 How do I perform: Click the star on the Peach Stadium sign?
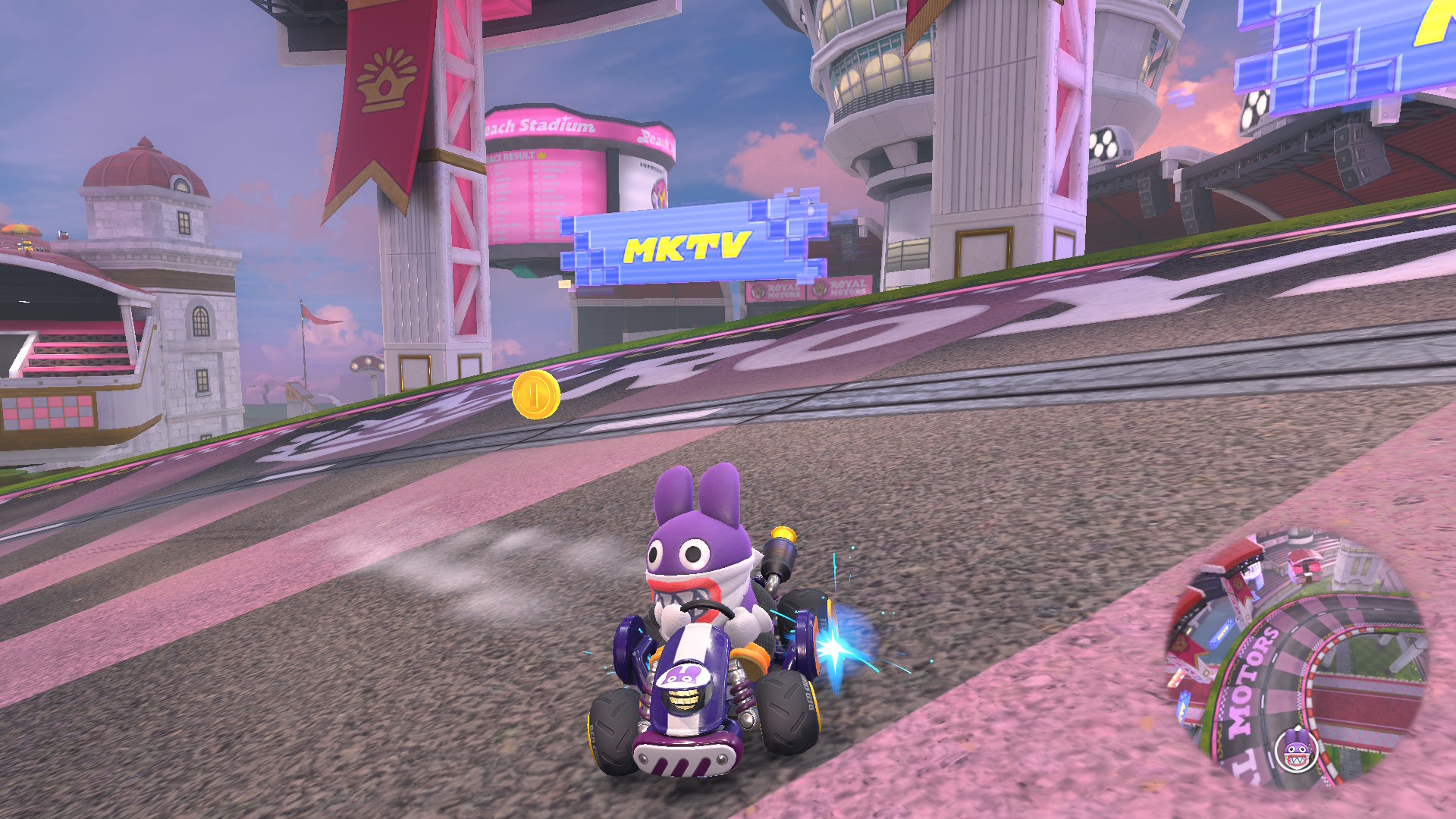[565, 118]
